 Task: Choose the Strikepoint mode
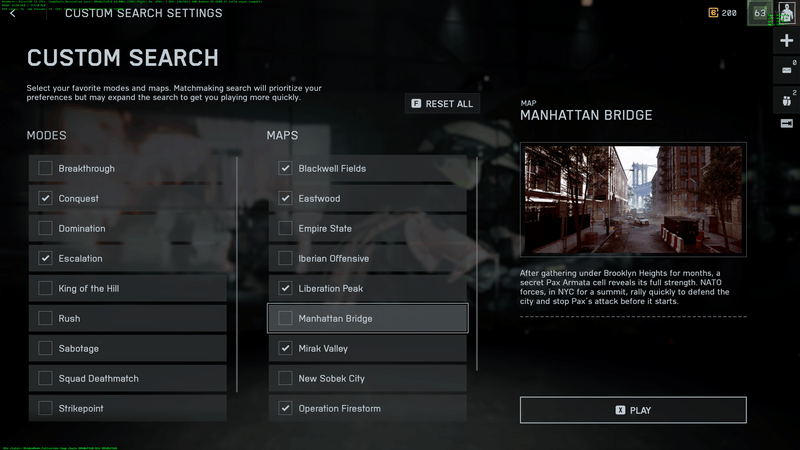click(45, 409)
